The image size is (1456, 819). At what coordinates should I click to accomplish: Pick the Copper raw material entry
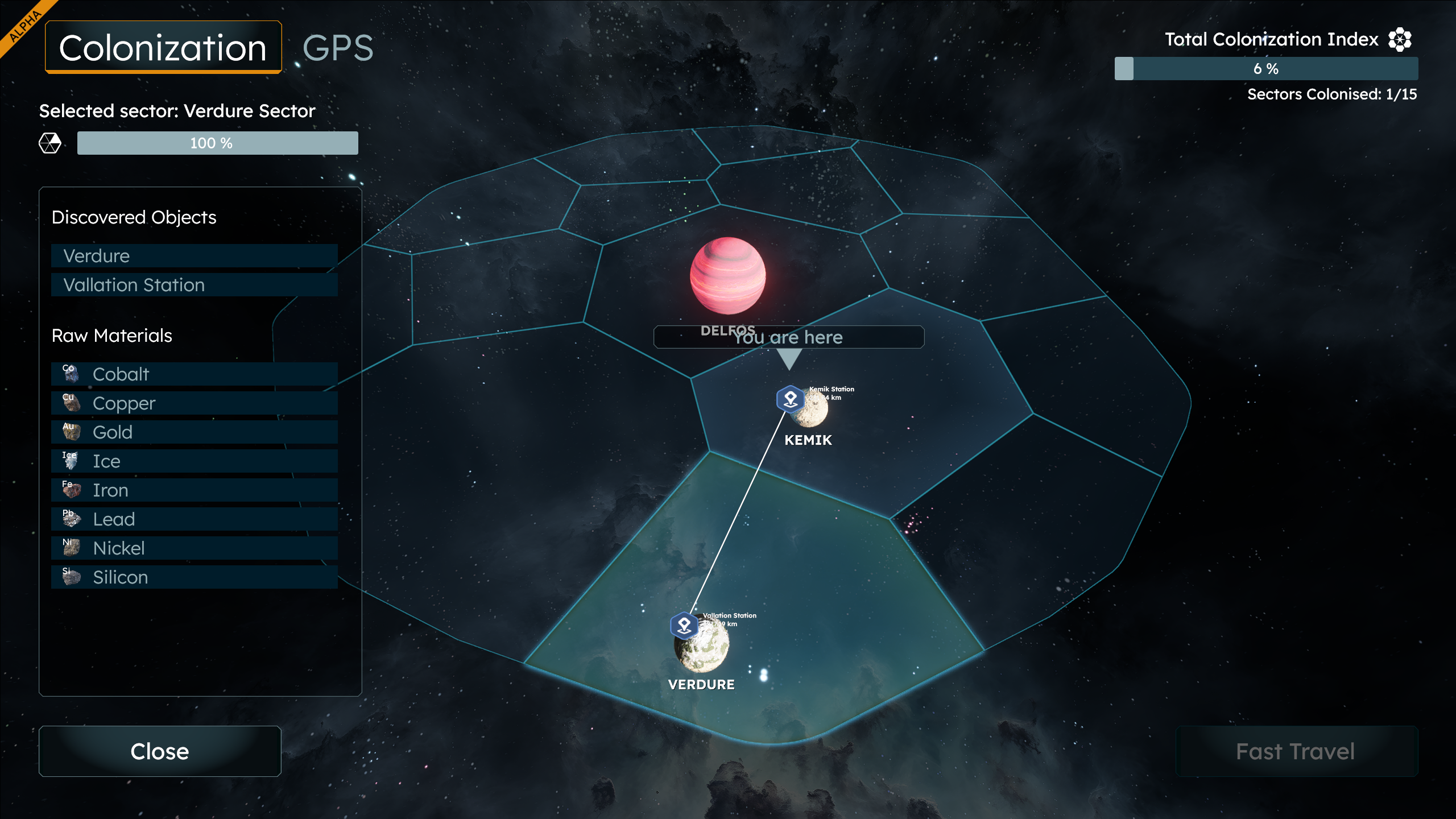194,403
